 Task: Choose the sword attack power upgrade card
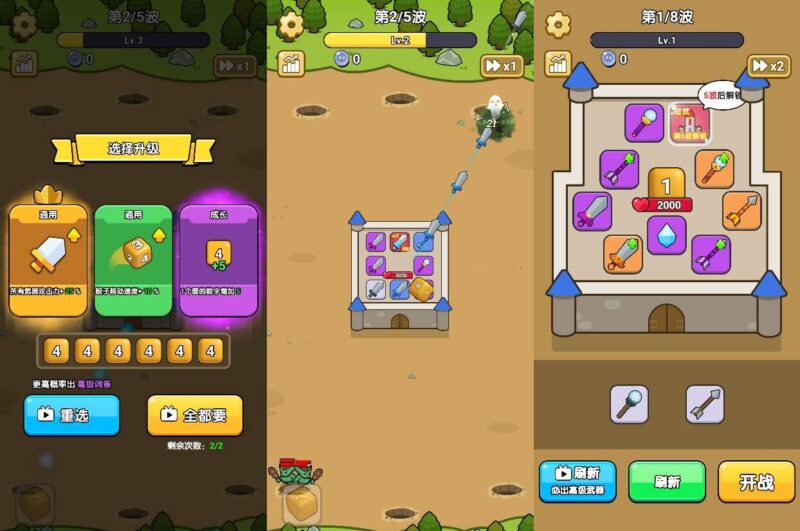tap(49, 260)
